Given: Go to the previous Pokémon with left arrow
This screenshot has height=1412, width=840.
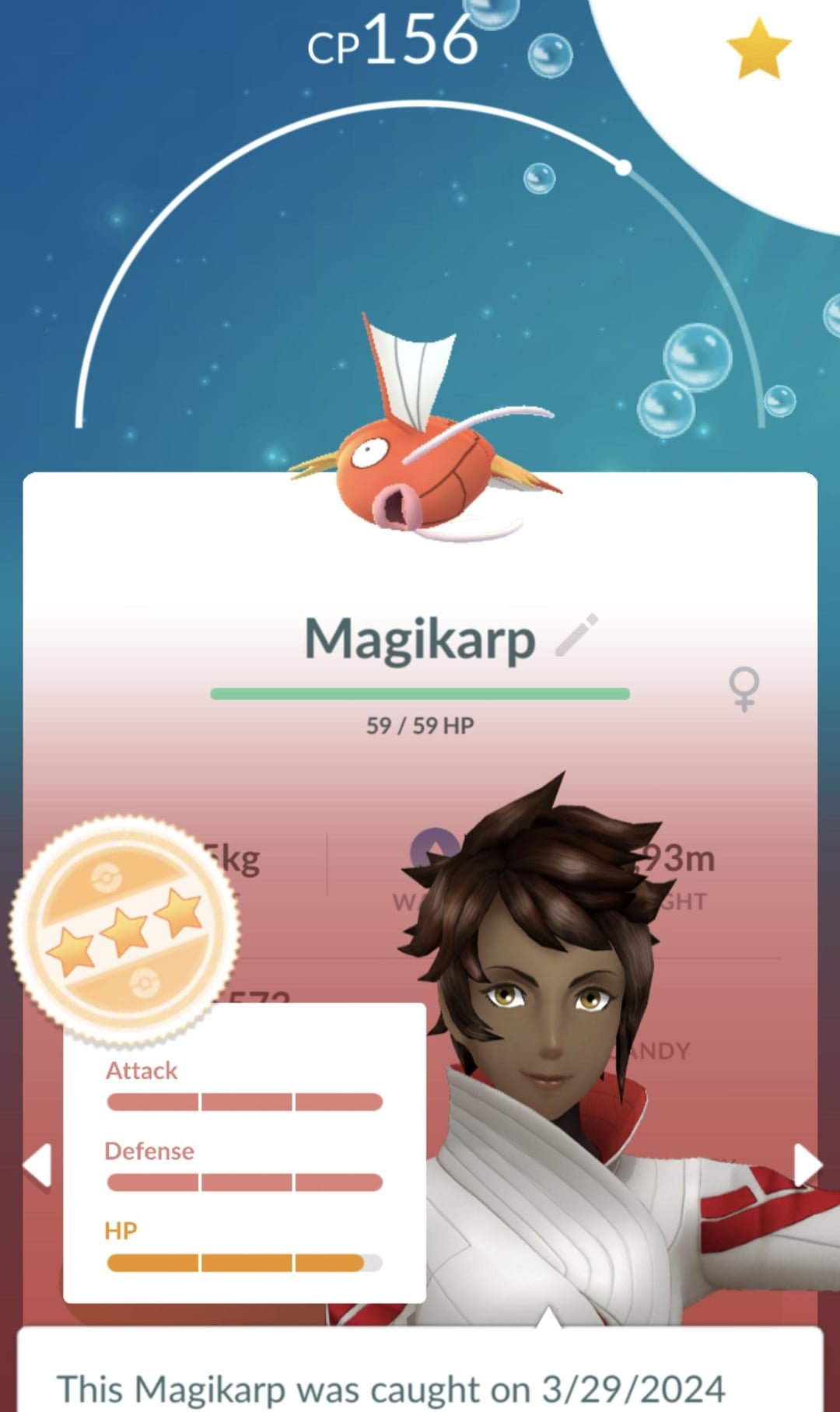Looking at the screenshot, I should (x=37, y=1165).
